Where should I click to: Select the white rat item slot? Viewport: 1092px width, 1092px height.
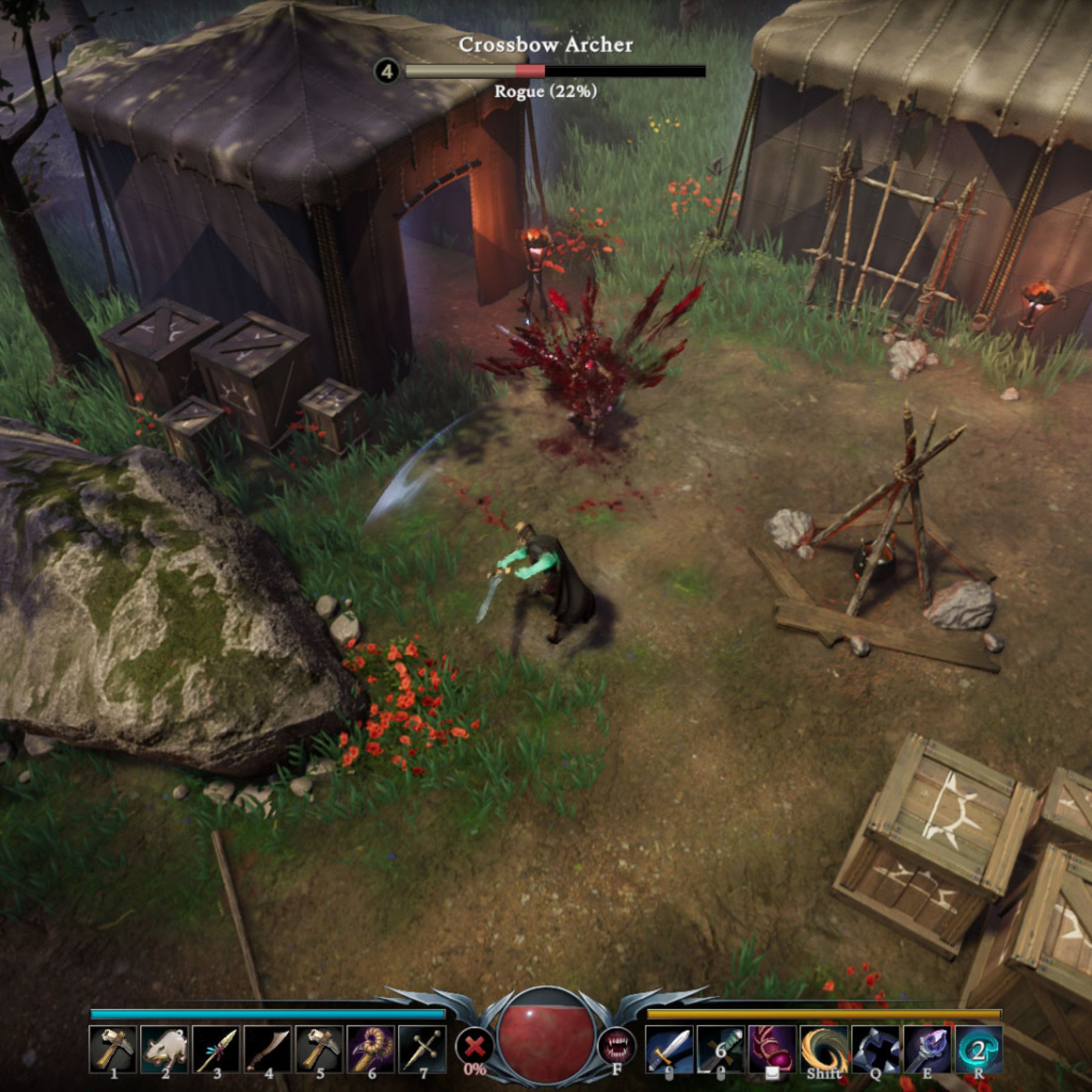click(164, 1048)
